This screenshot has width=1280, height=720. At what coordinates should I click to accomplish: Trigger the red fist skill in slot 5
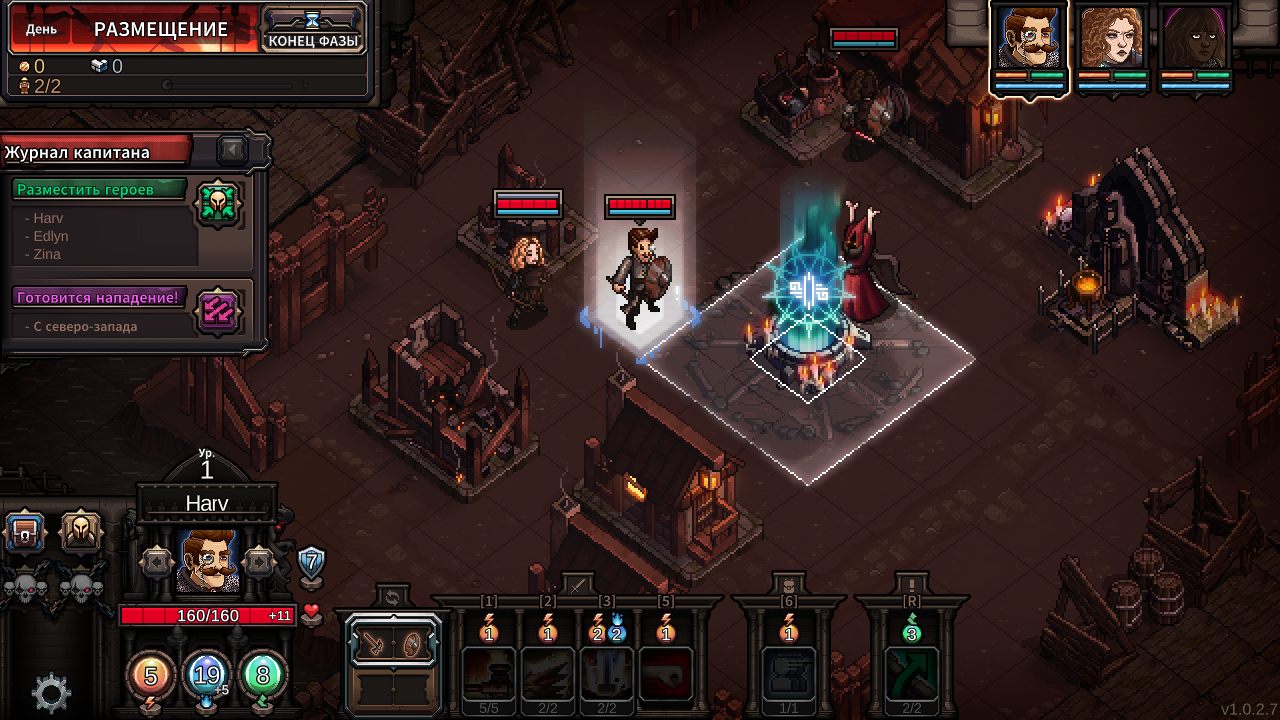(665, 672)
